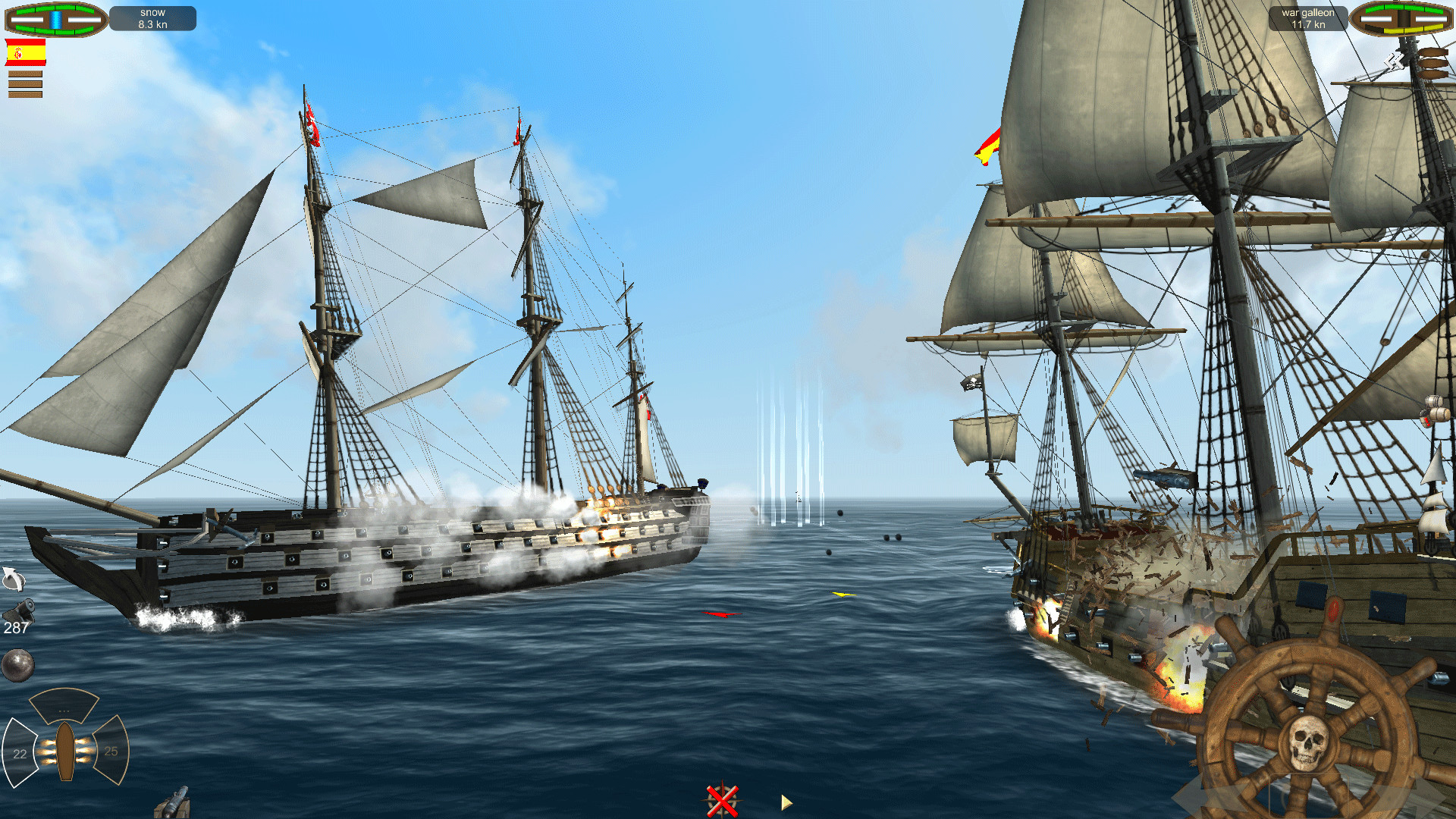Open the Spanish flag selector
This screenshot has width=1456, height=819.
point(26,52)
